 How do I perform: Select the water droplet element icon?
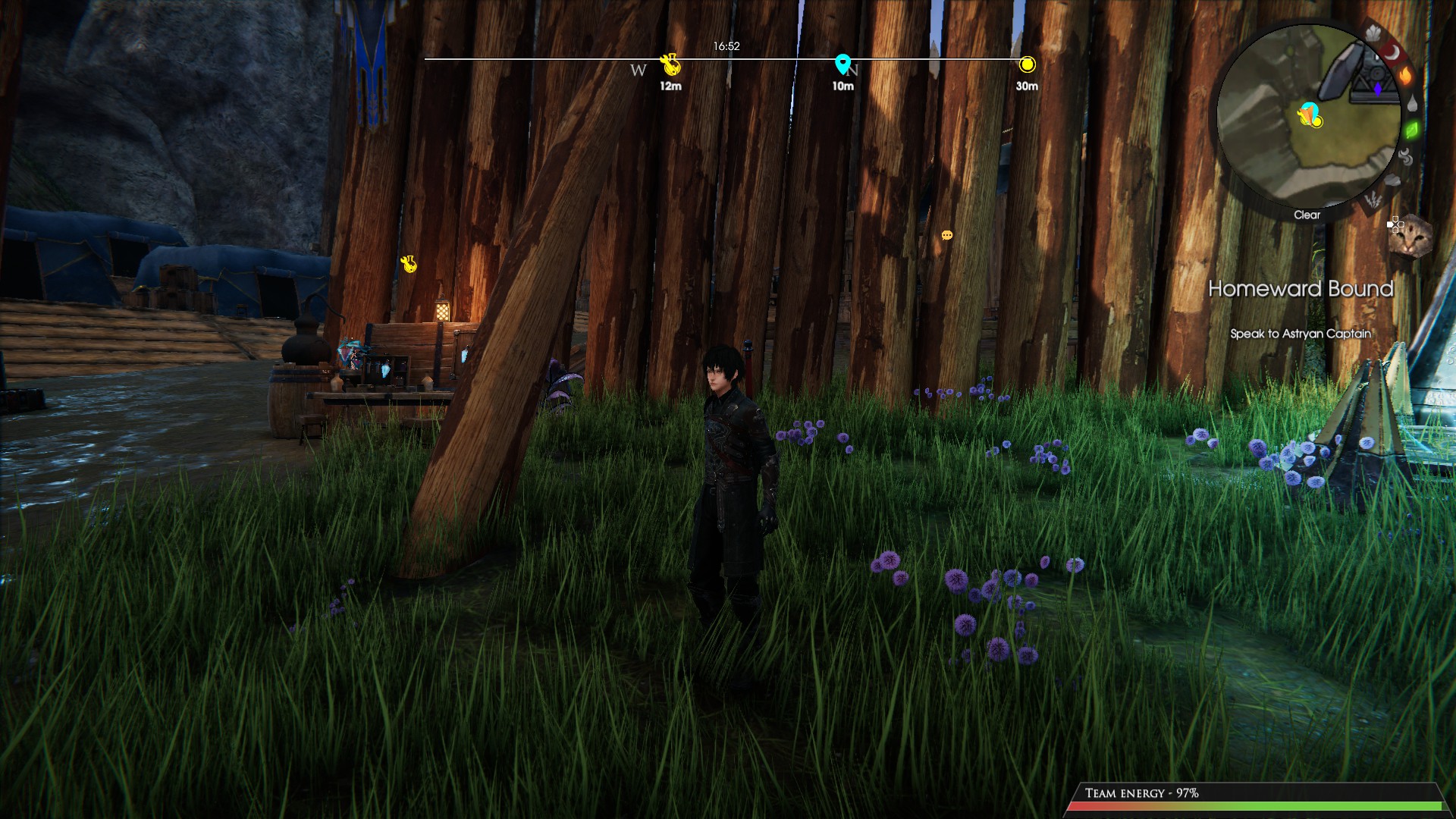[x=1412, y=104]
